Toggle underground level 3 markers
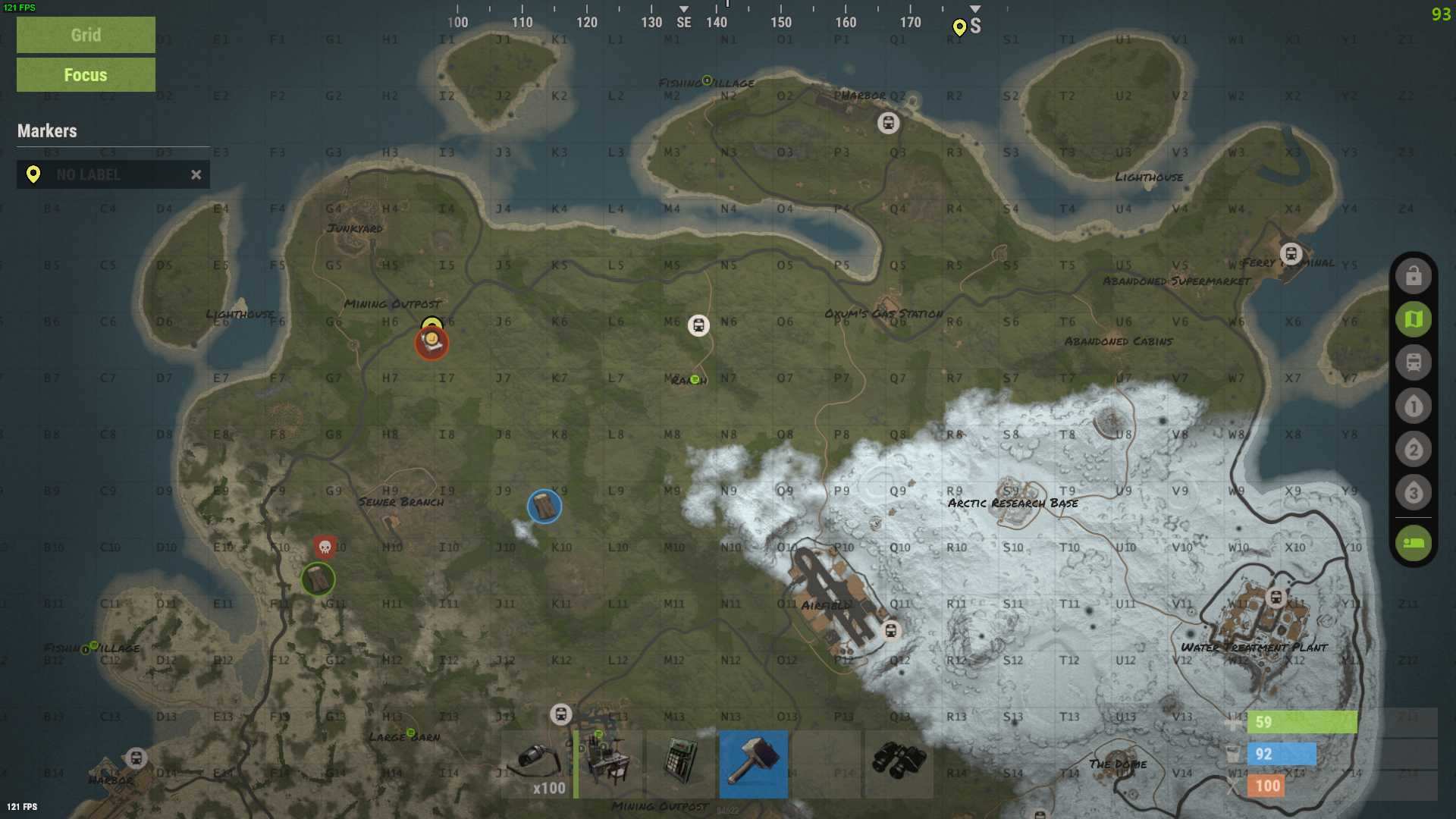The height and width of the screenshot is (819, 1456). (1412, 492)
